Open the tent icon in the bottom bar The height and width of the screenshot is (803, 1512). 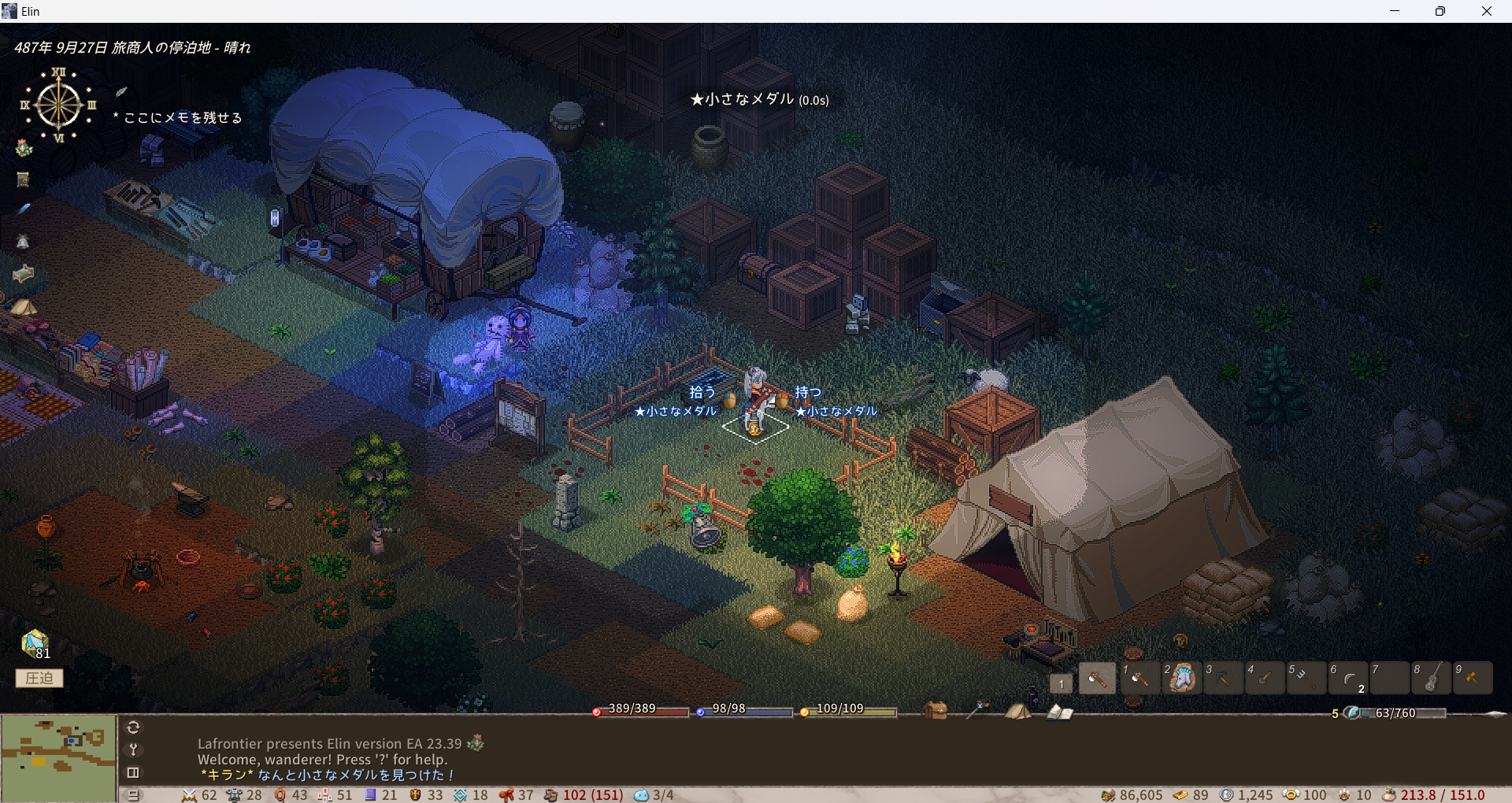[1017, 711]
